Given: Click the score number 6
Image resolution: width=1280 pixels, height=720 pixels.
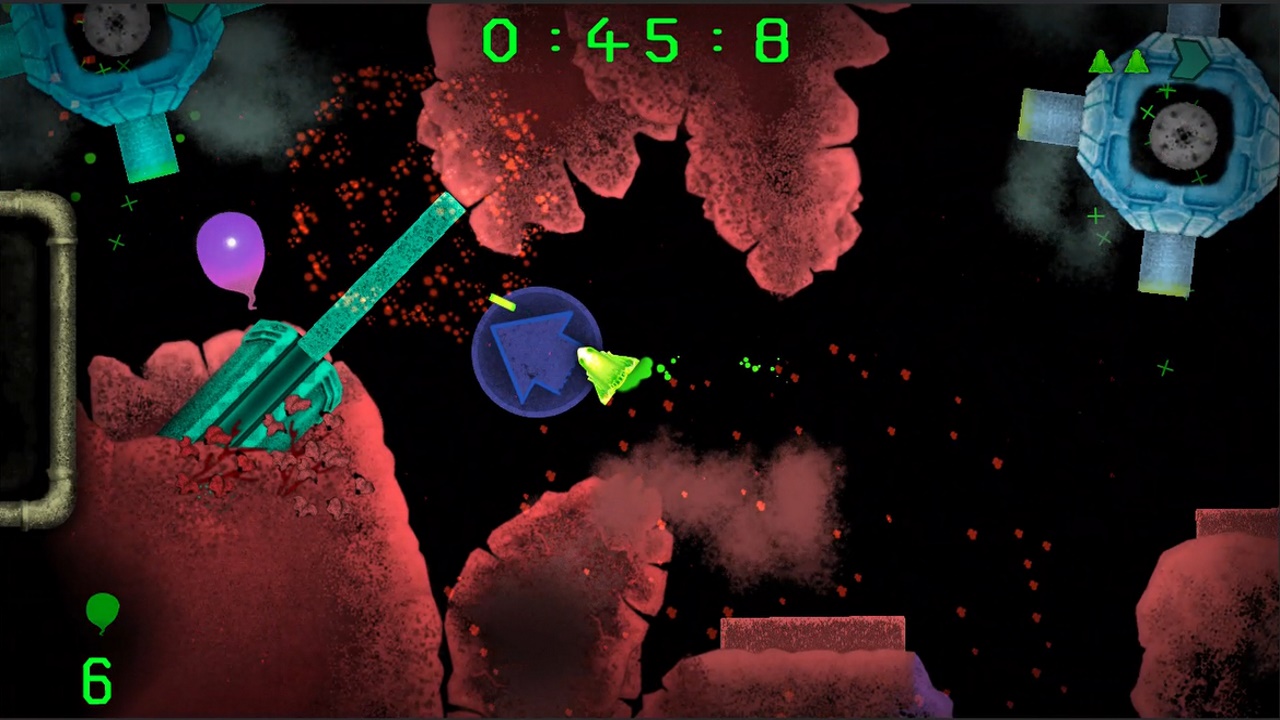Looking at the screenshot, I should coord(96,680).
